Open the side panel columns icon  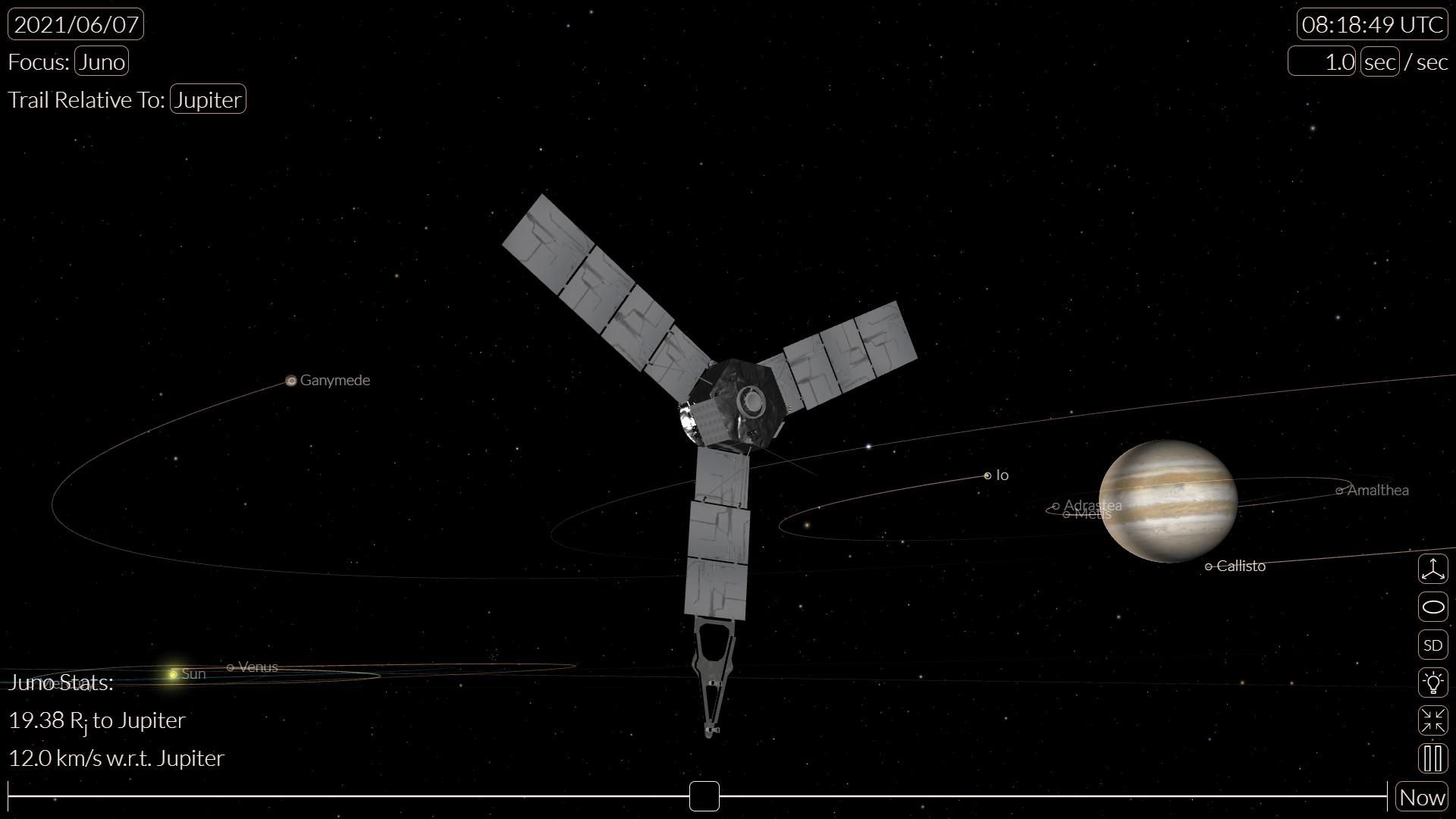(x=1433, y=758)
